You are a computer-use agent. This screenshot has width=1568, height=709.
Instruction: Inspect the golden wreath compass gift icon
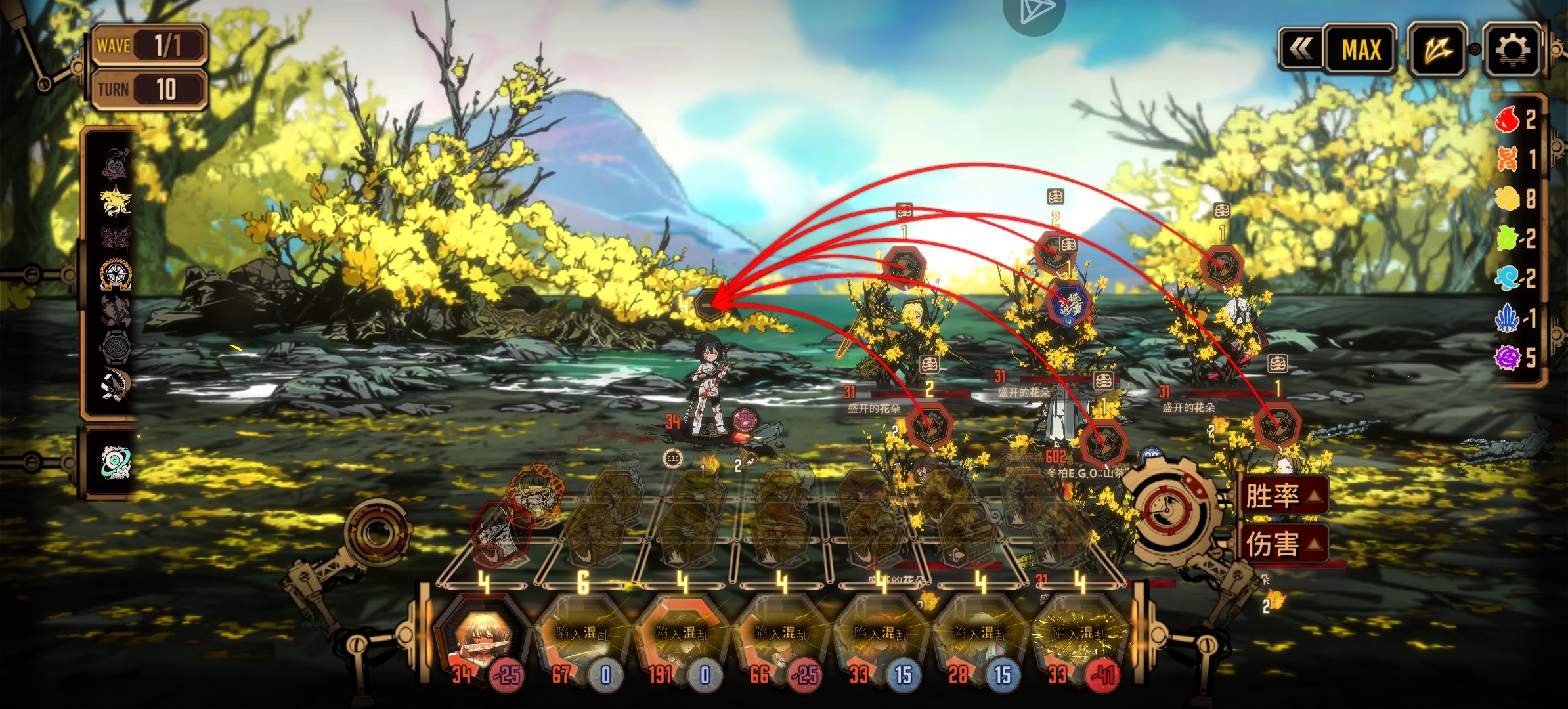(x=116, y=274)
